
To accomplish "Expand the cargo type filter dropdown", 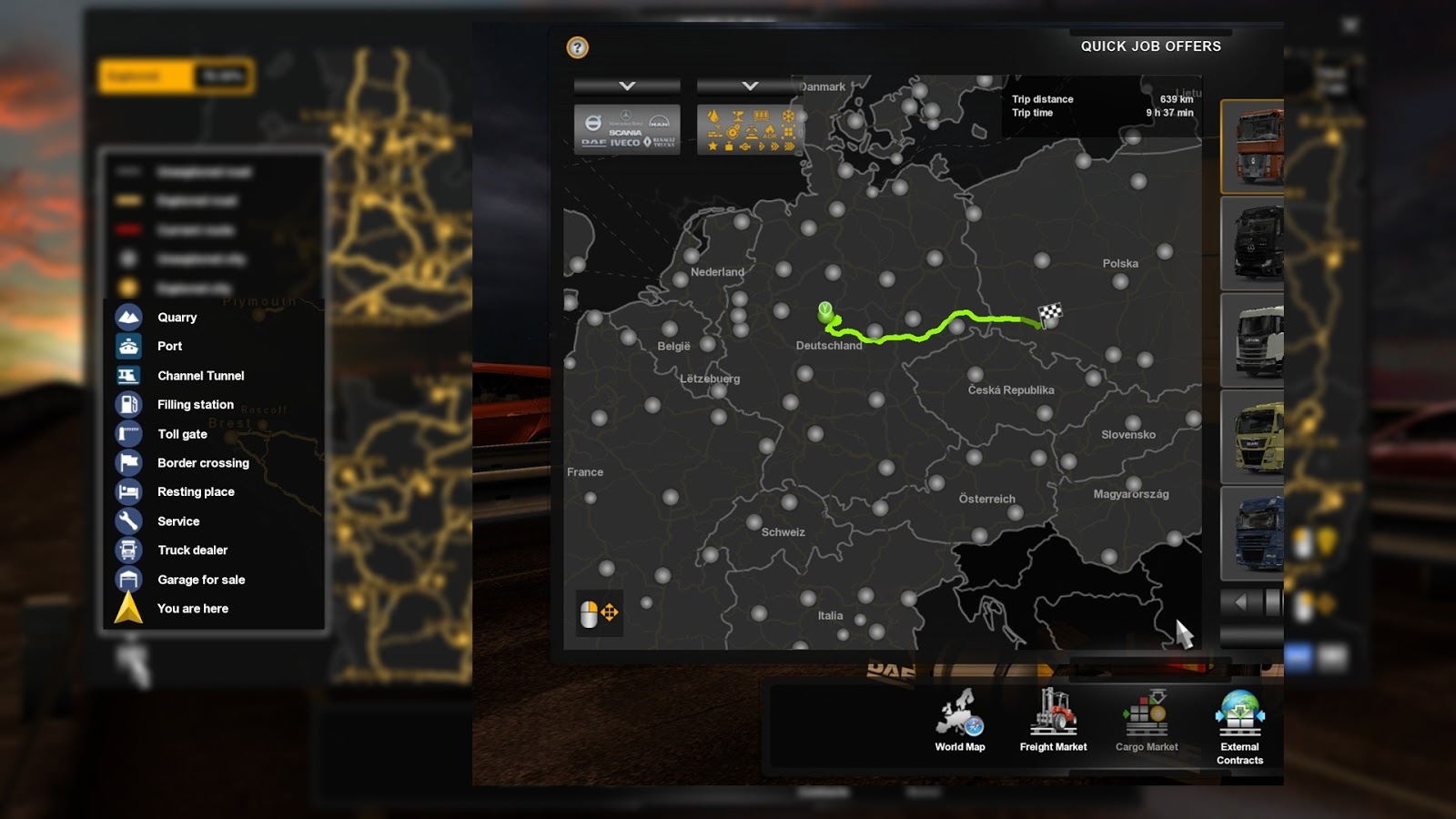I will pyautogui.click(x=749, y=86).
